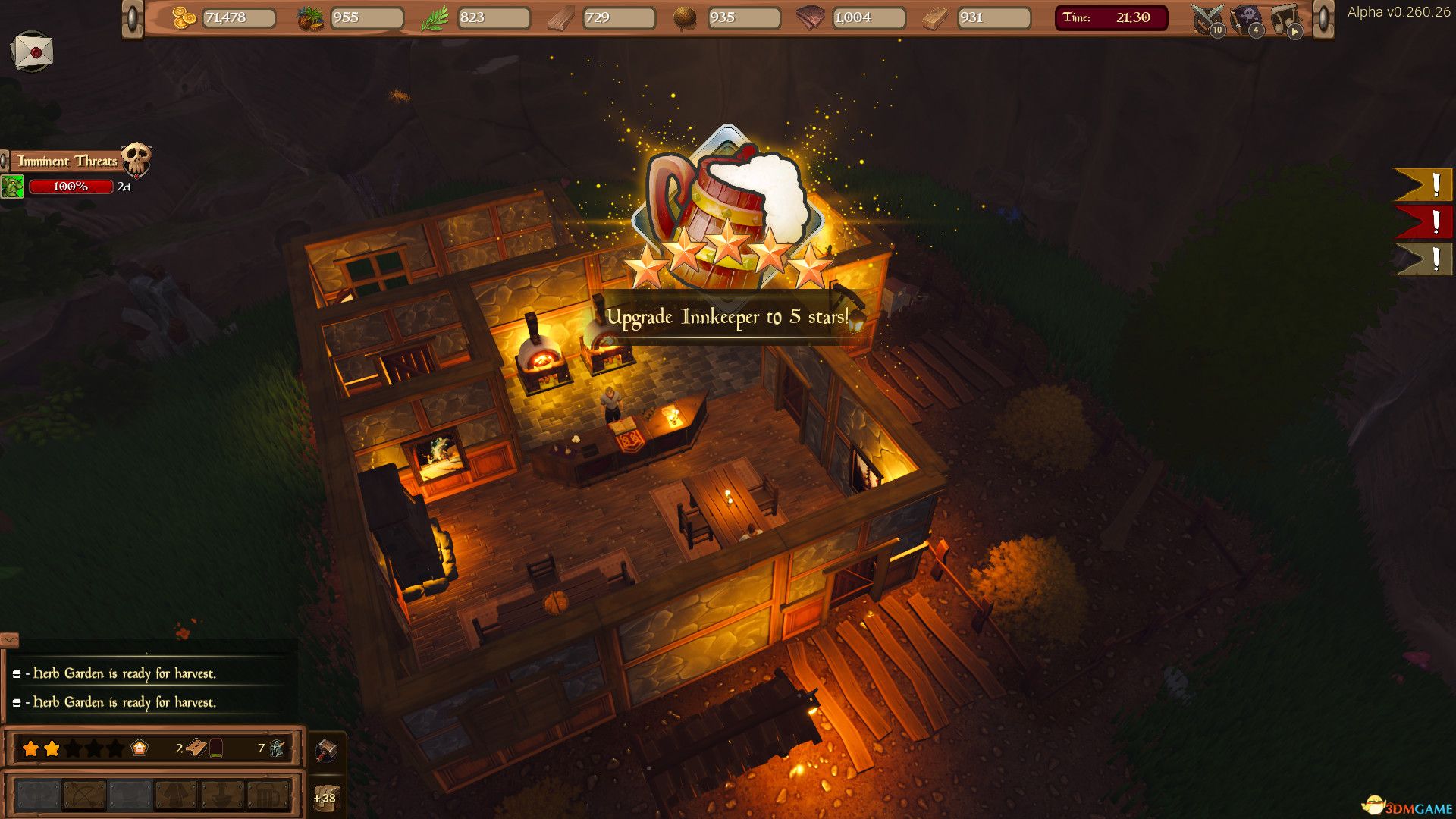Viewport: 1456px width, 819px height.
Task: Collapse the message log with the arrow
Action: (9, 640)
